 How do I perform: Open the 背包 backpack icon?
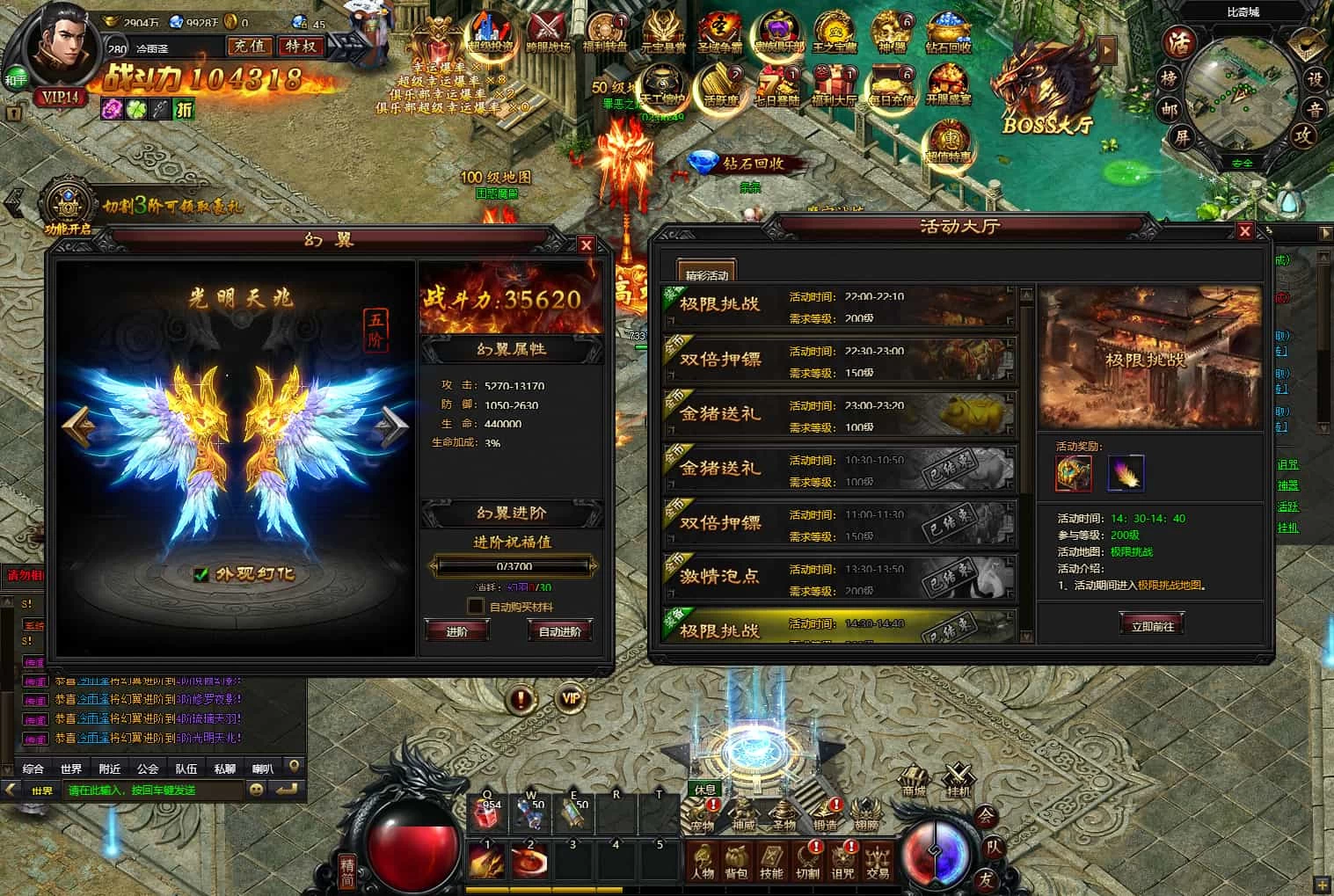click(736, 861)
